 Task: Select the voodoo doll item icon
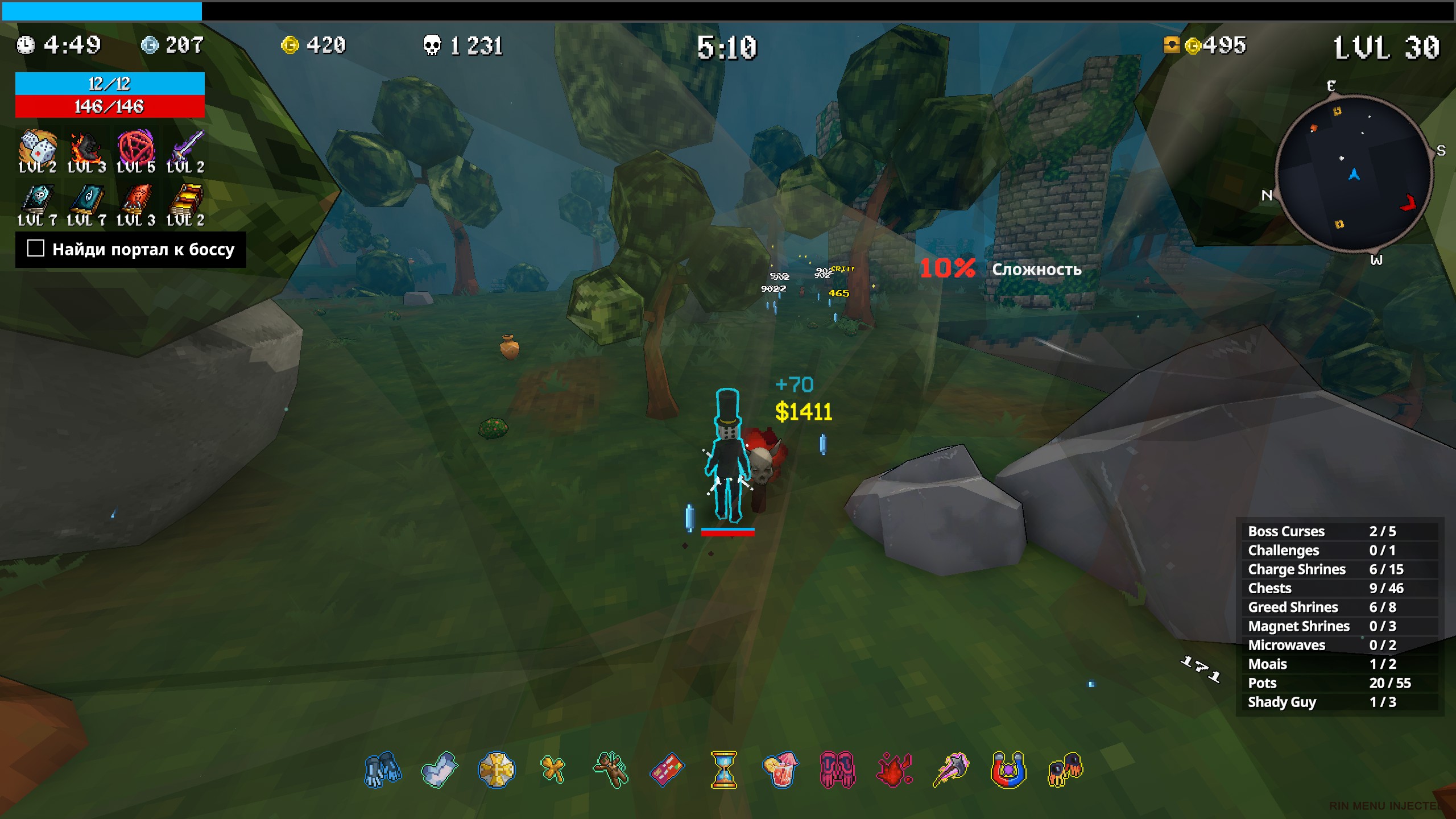[x=610, y=770]
